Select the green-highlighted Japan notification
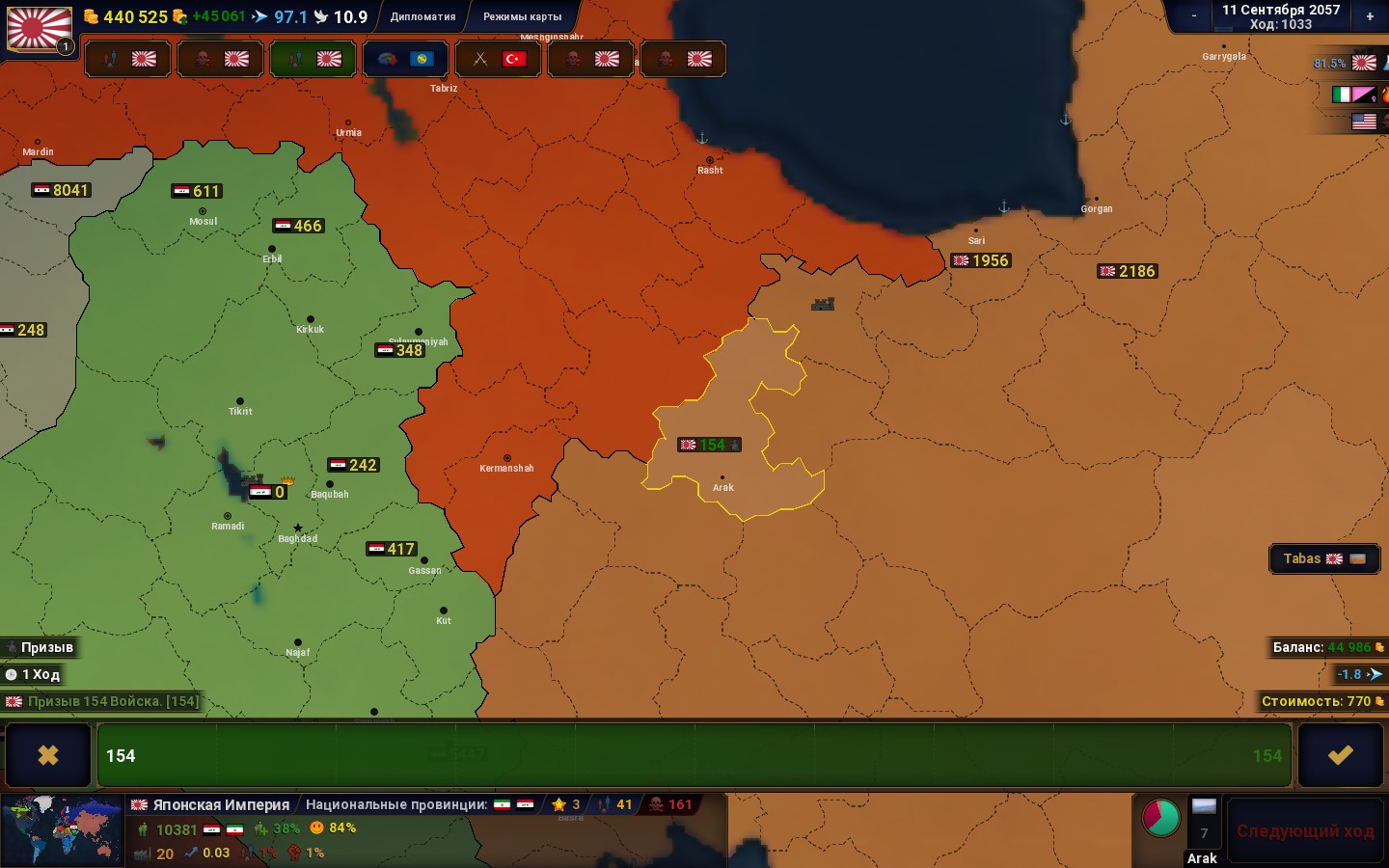 [x=313, y=59]
